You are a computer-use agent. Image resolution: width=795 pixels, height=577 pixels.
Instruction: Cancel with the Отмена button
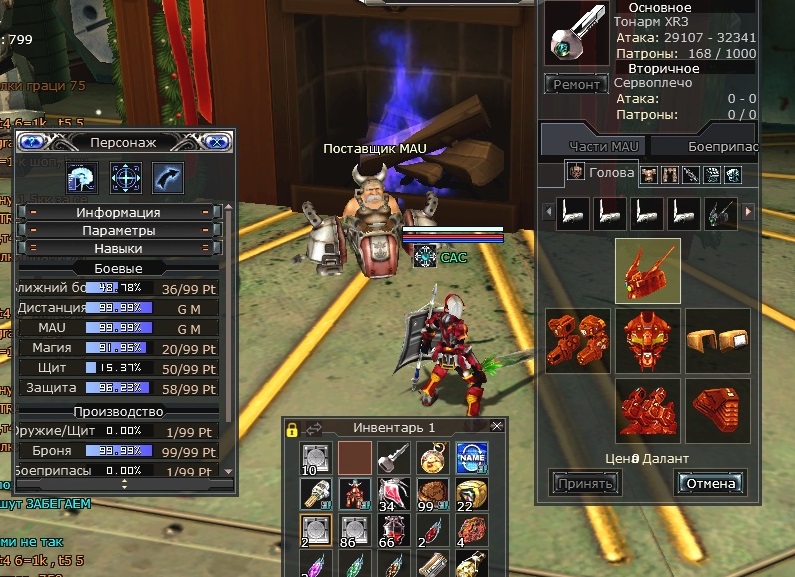(x=710, y=484)
